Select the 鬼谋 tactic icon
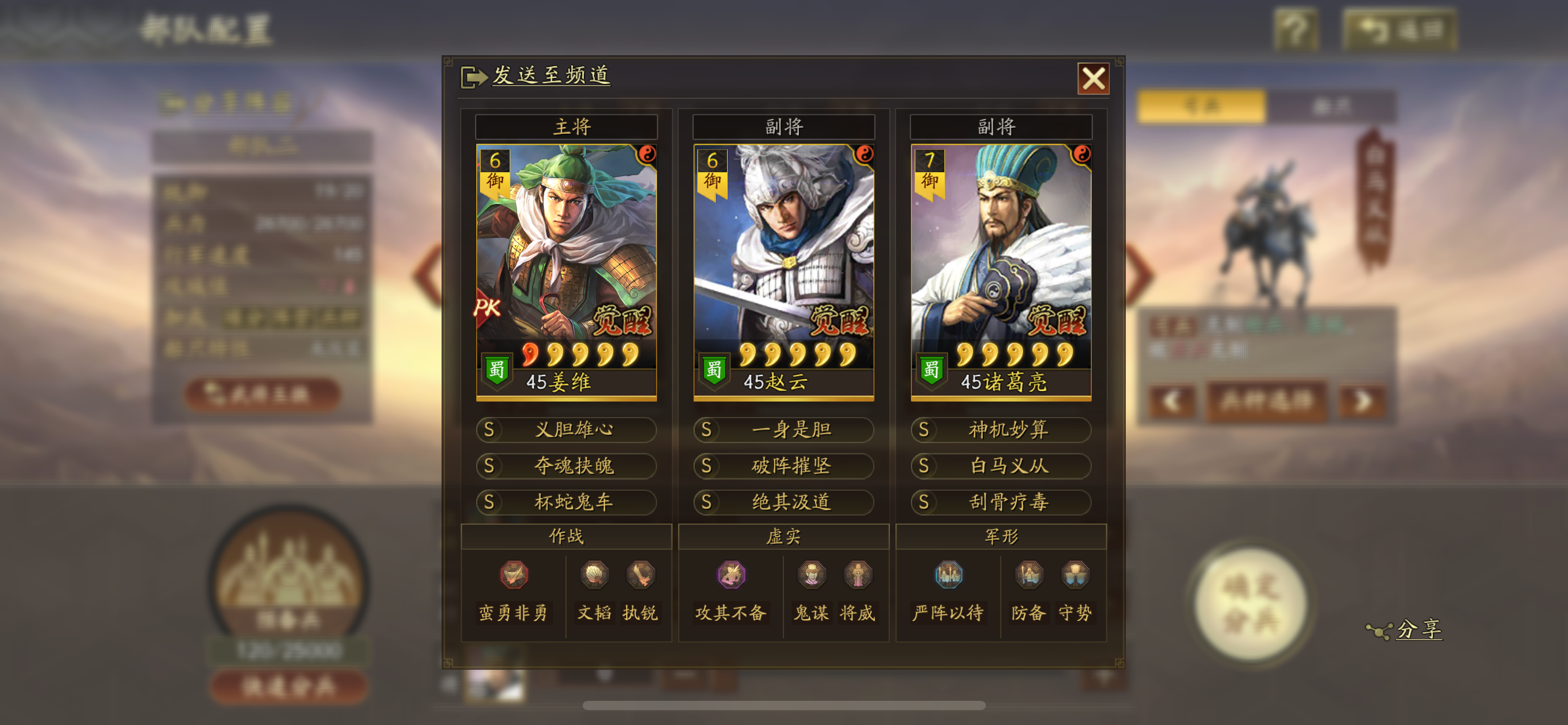Viewport: 1568px width, 725px height. [x=811, y=575]
